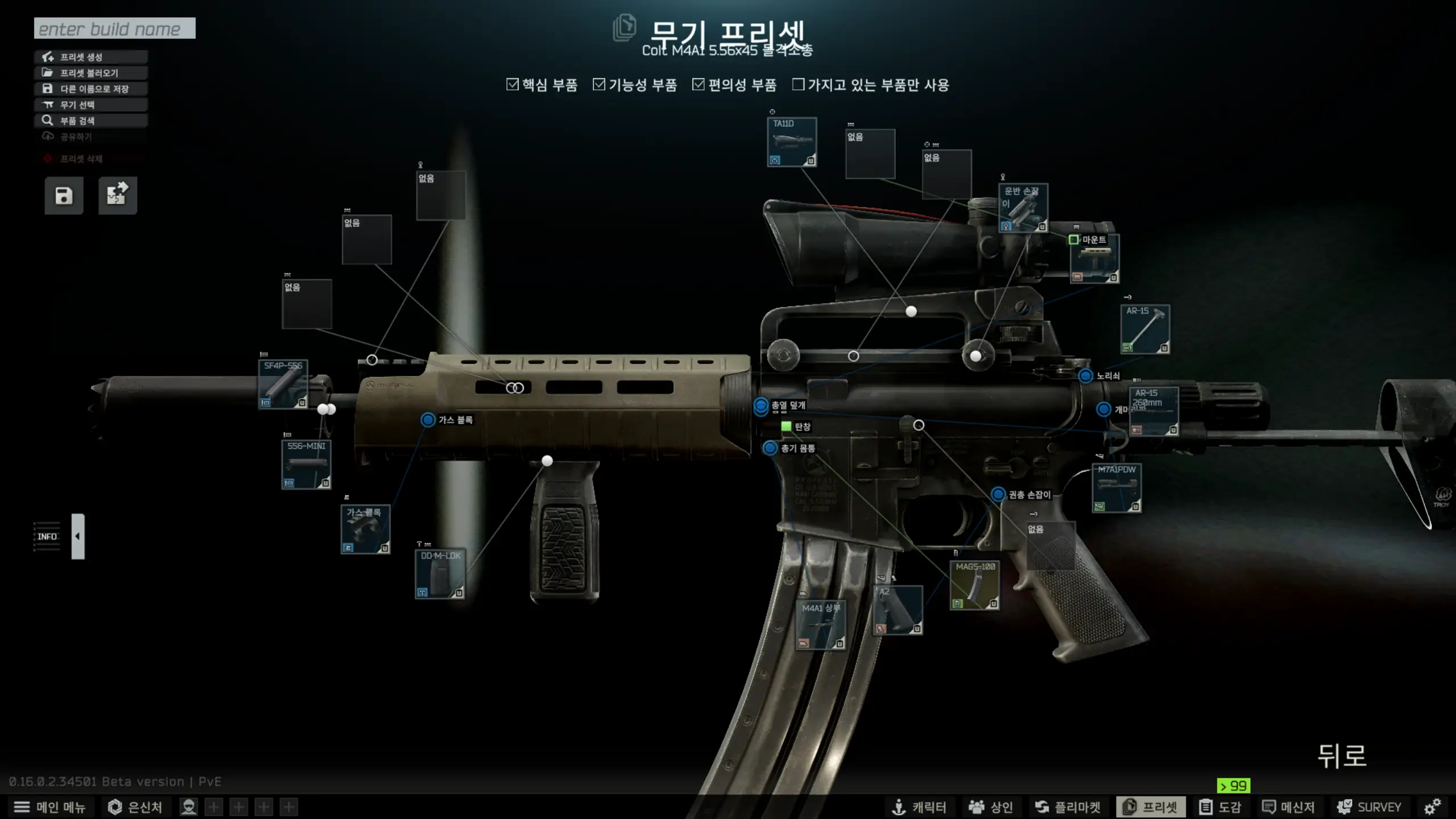Click the build name input field

tap(114, 28)
